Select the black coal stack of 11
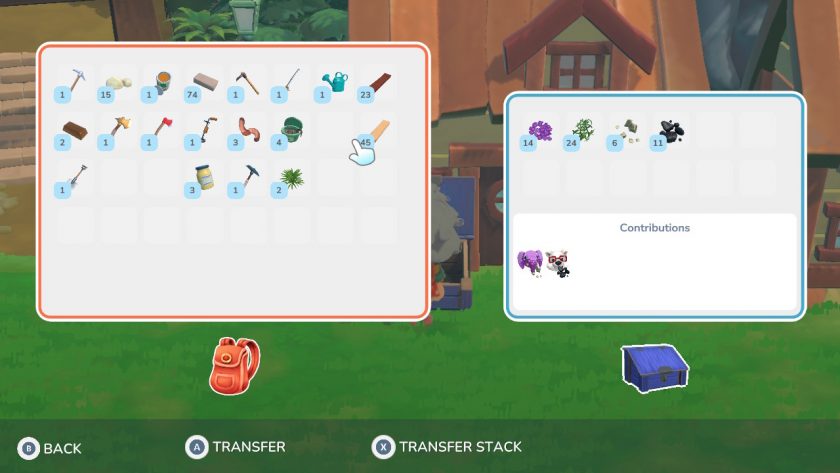This screenshot has height=473, width=840. point(670,132)
